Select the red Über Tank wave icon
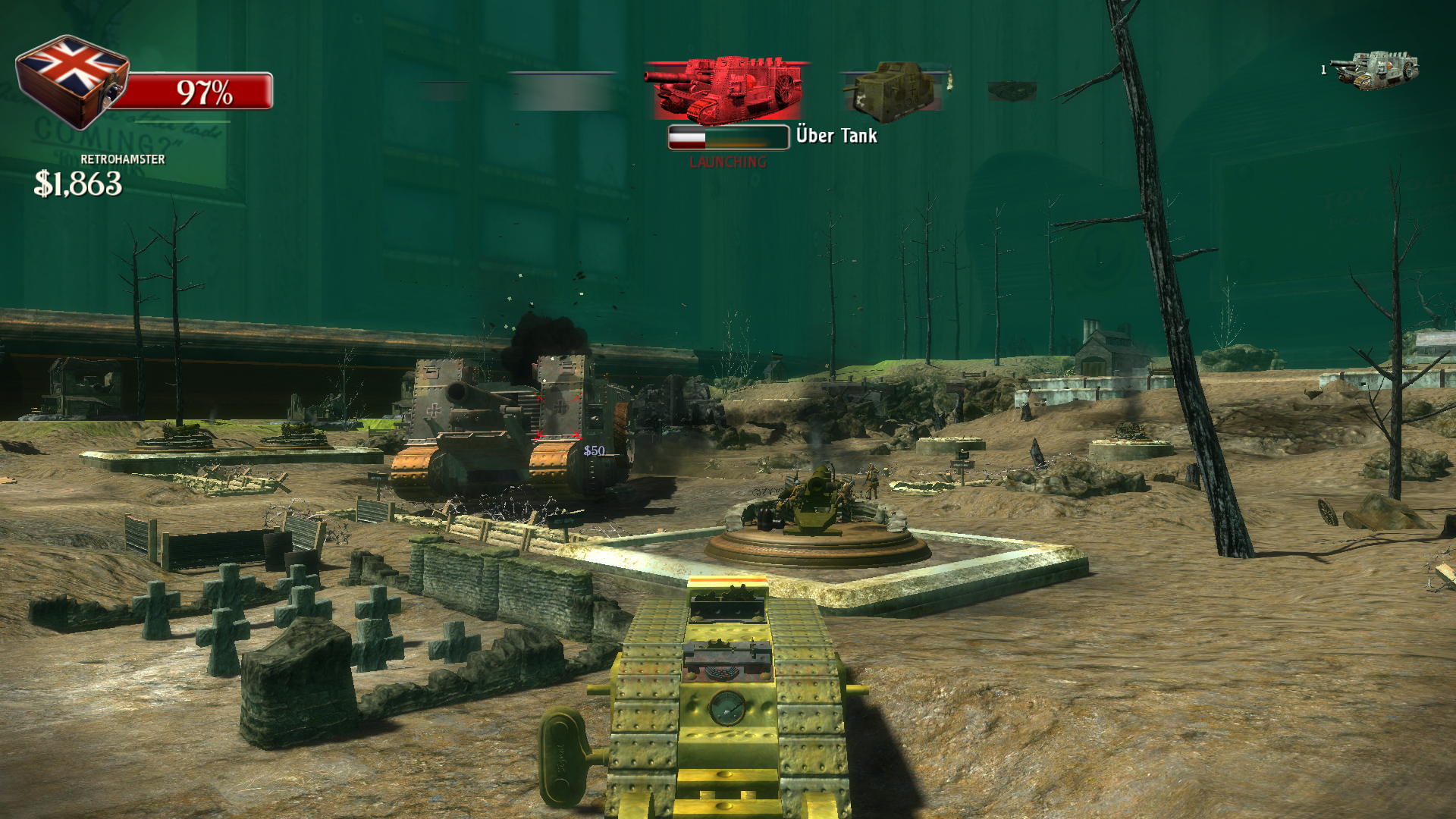This screenshot has width=1456, height=819. point(726,89)
